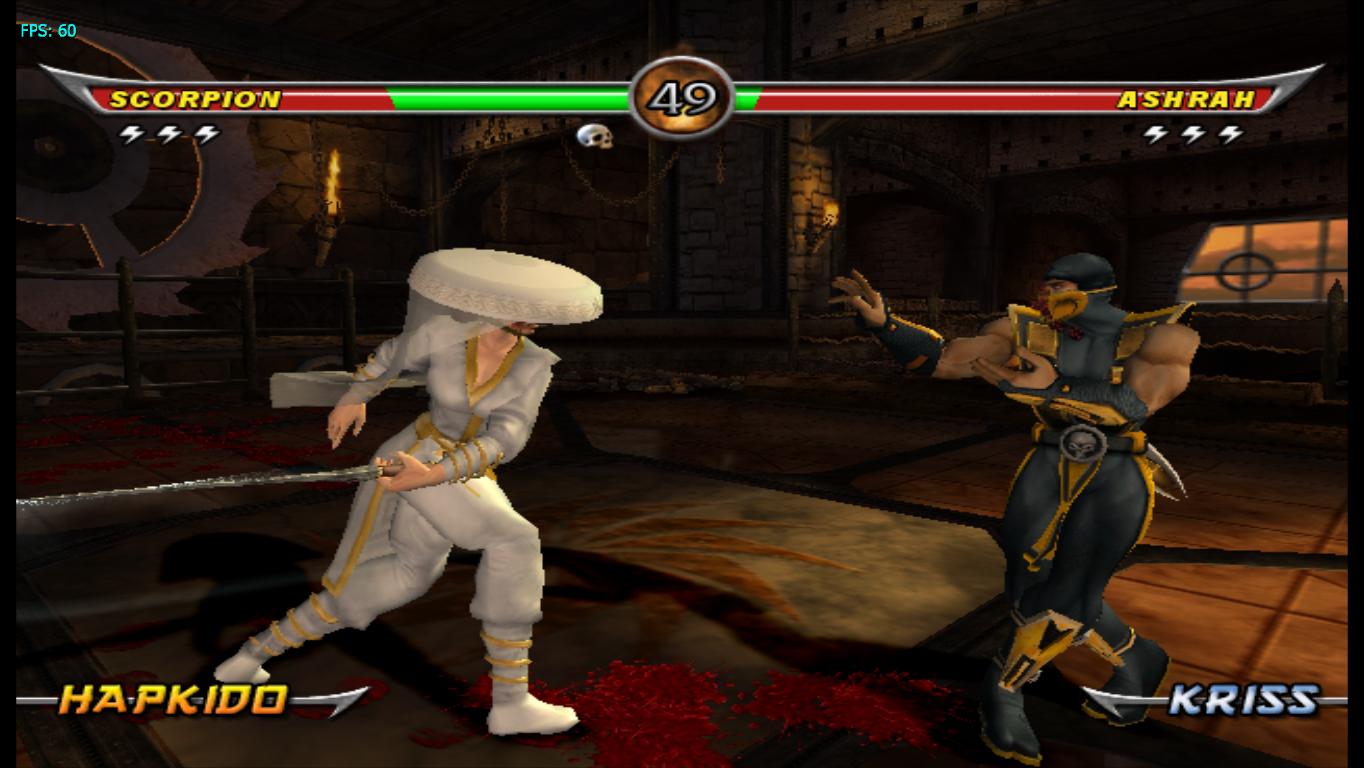Click the round timer medallion showing 49
Viewport: 1364px width, 768px height.
pos(680,98)
